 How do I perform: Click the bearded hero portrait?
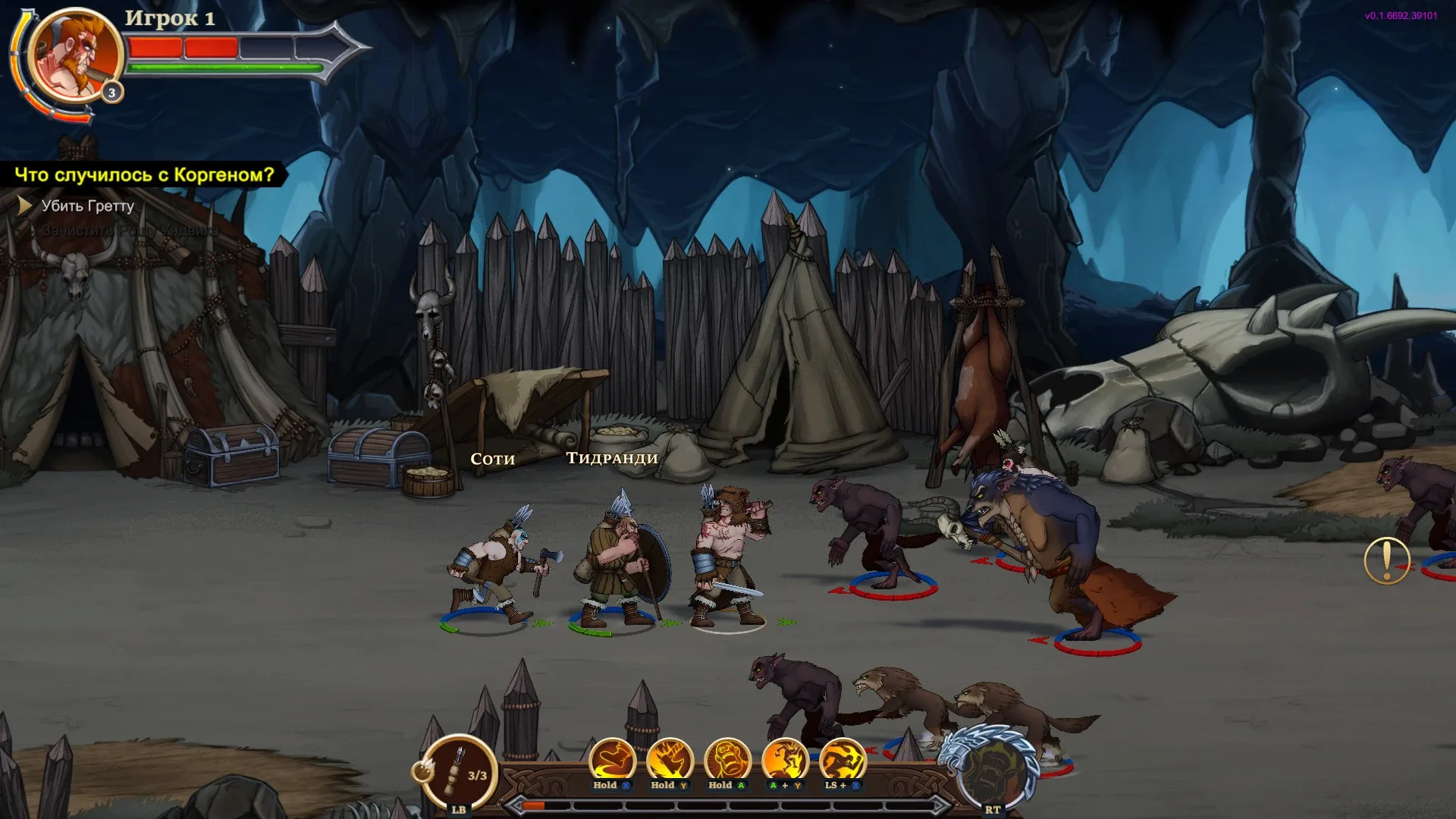point(74,55)
